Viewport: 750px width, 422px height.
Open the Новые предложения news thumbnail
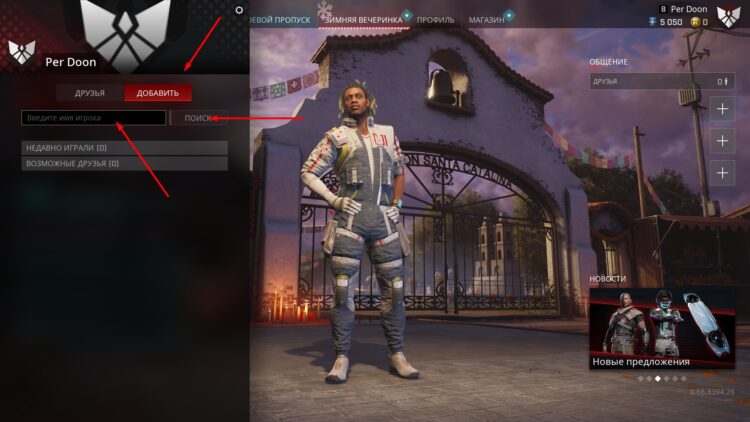tap(662, 328)
